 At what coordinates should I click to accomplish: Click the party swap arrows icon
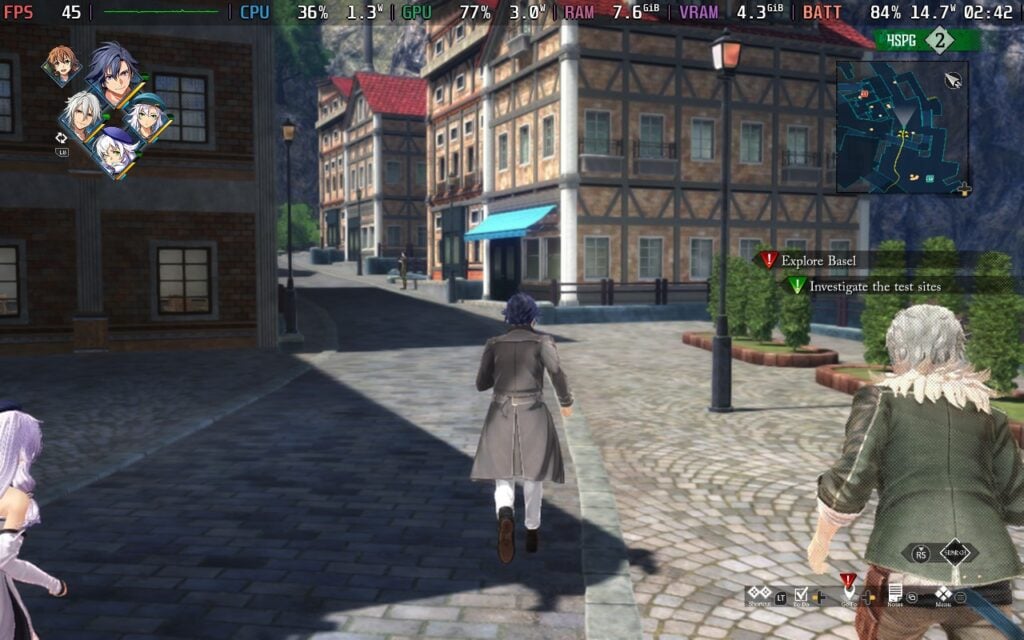(x=61, y=137)
